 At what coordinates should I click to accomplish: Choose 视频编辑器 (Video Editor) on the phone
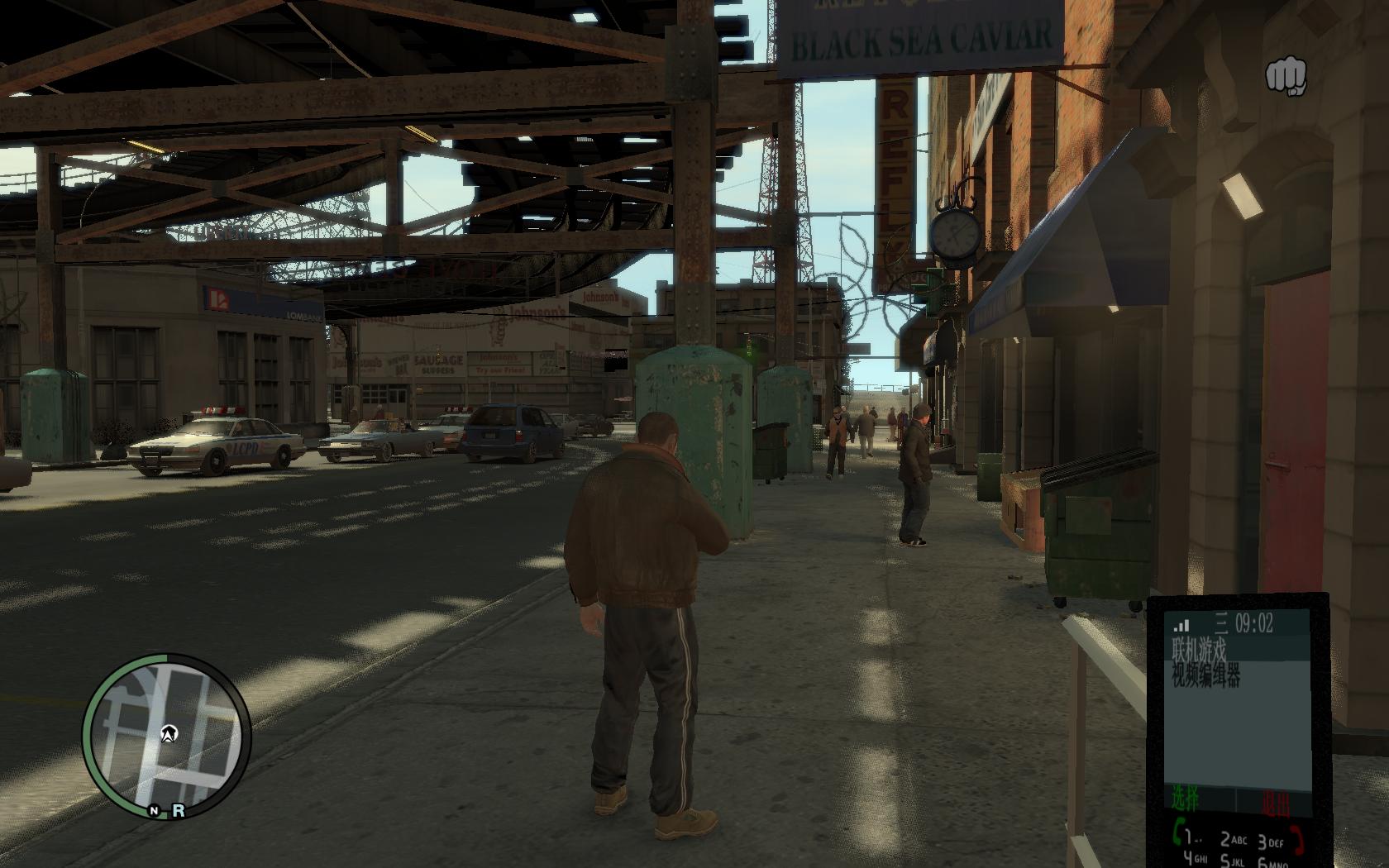(x=1206, y=675)
